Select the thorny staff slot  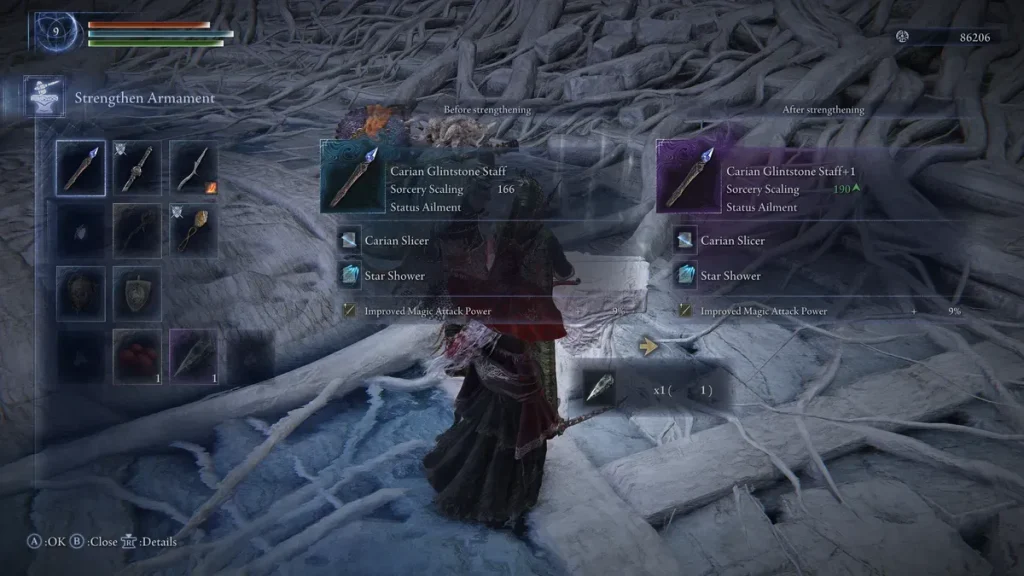point(137,229)
